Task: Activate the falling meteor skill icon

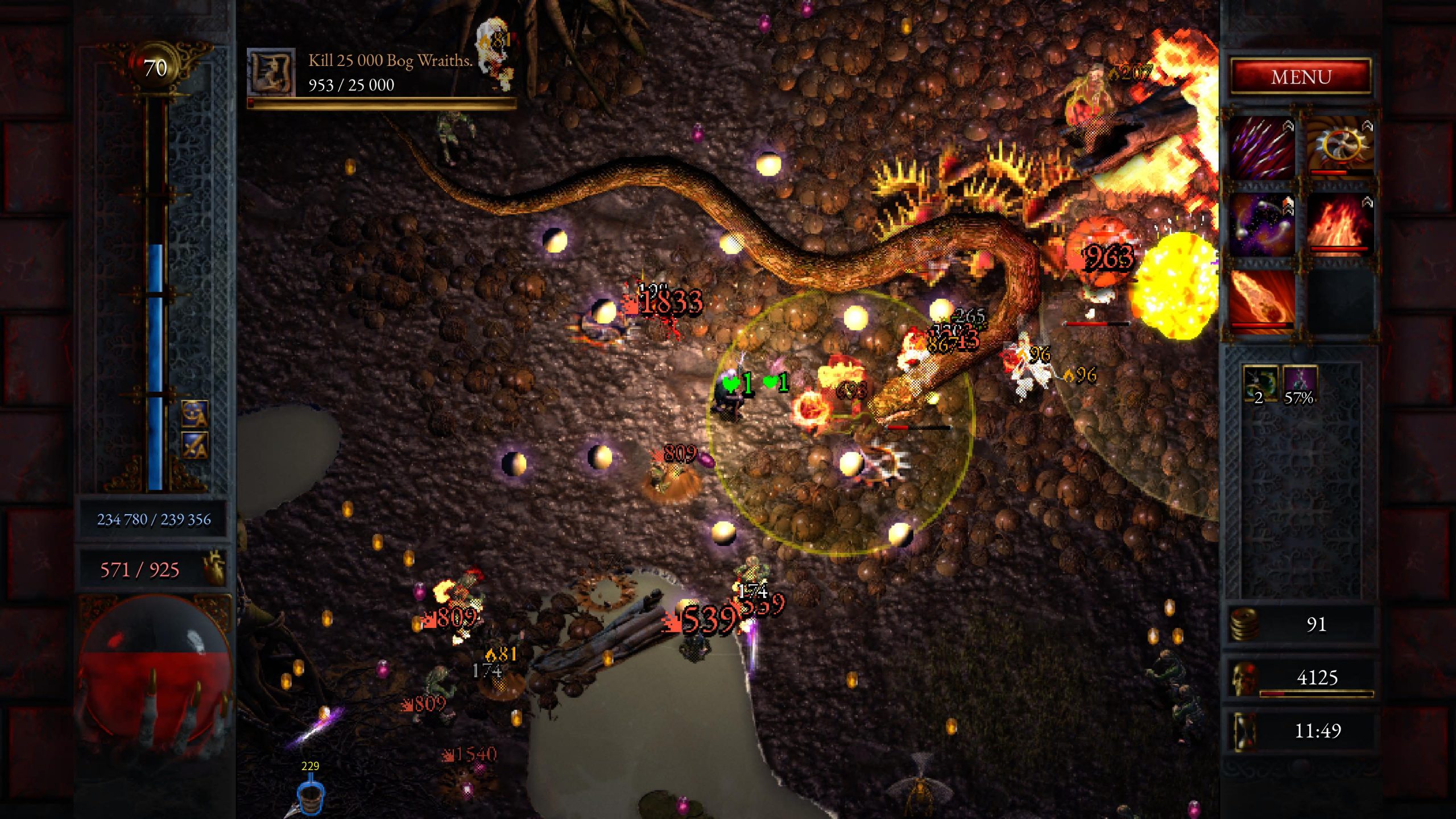Action: click(x=1262, y=300)
